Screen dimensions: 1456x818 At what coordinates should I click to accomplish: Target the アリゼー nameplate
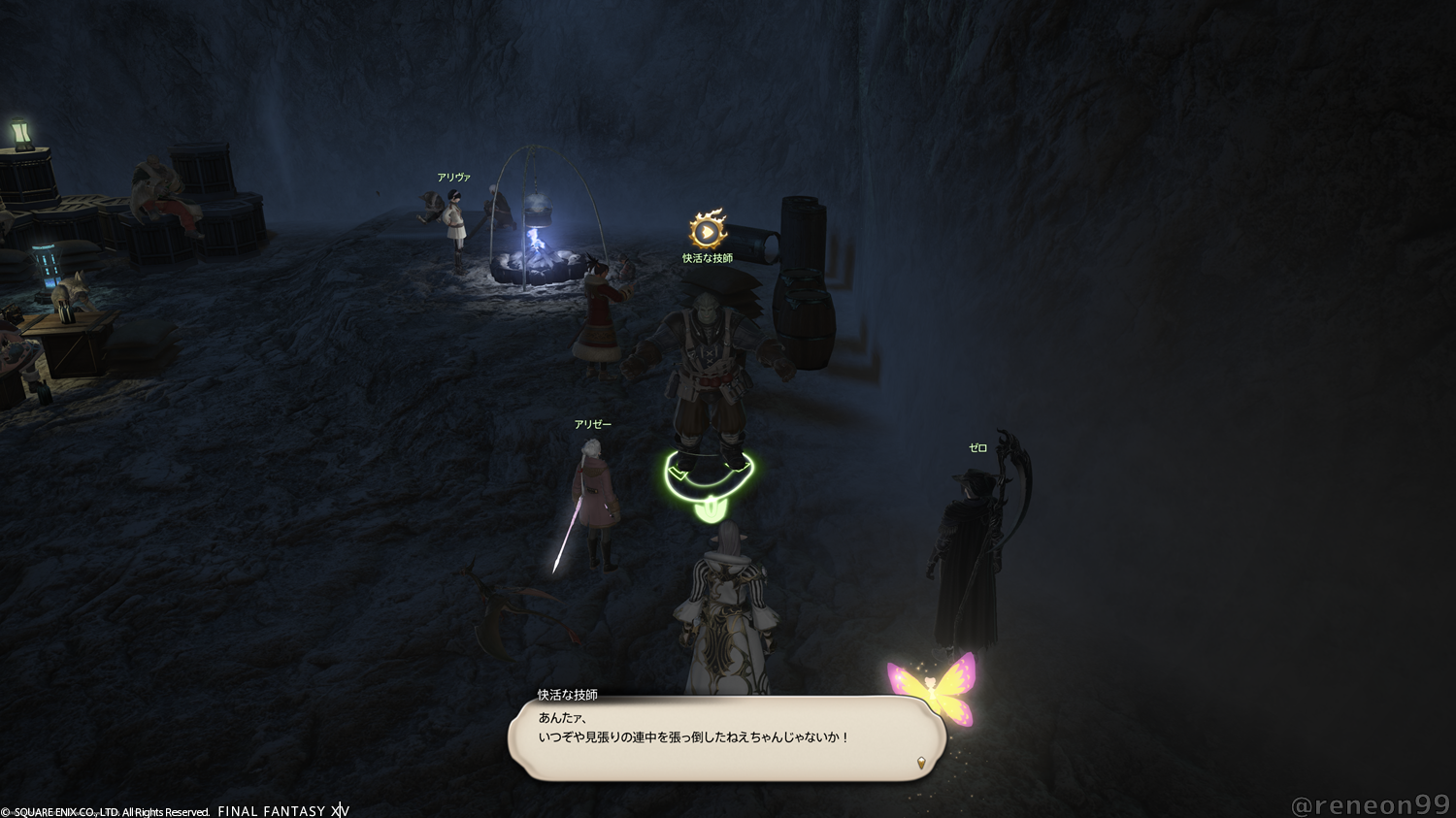pyautogui.click(x=592, y=425)
